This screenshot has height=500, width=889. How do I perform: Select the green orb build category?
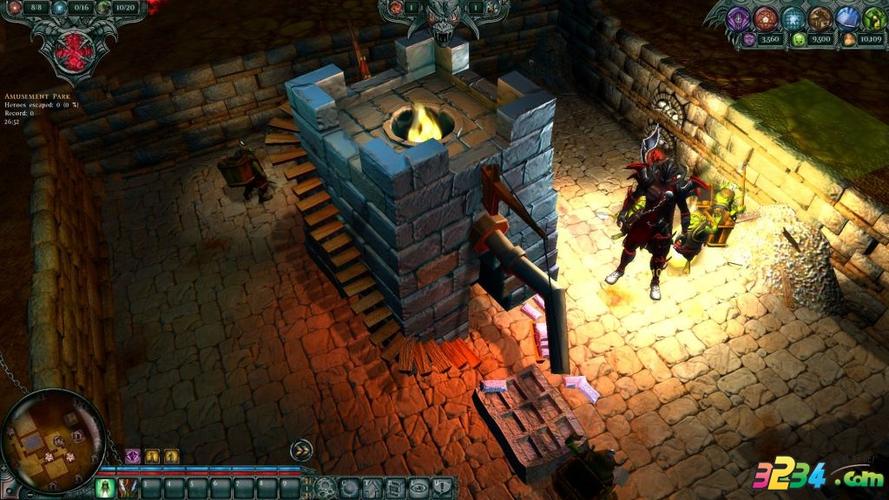[x=872, y=18]
